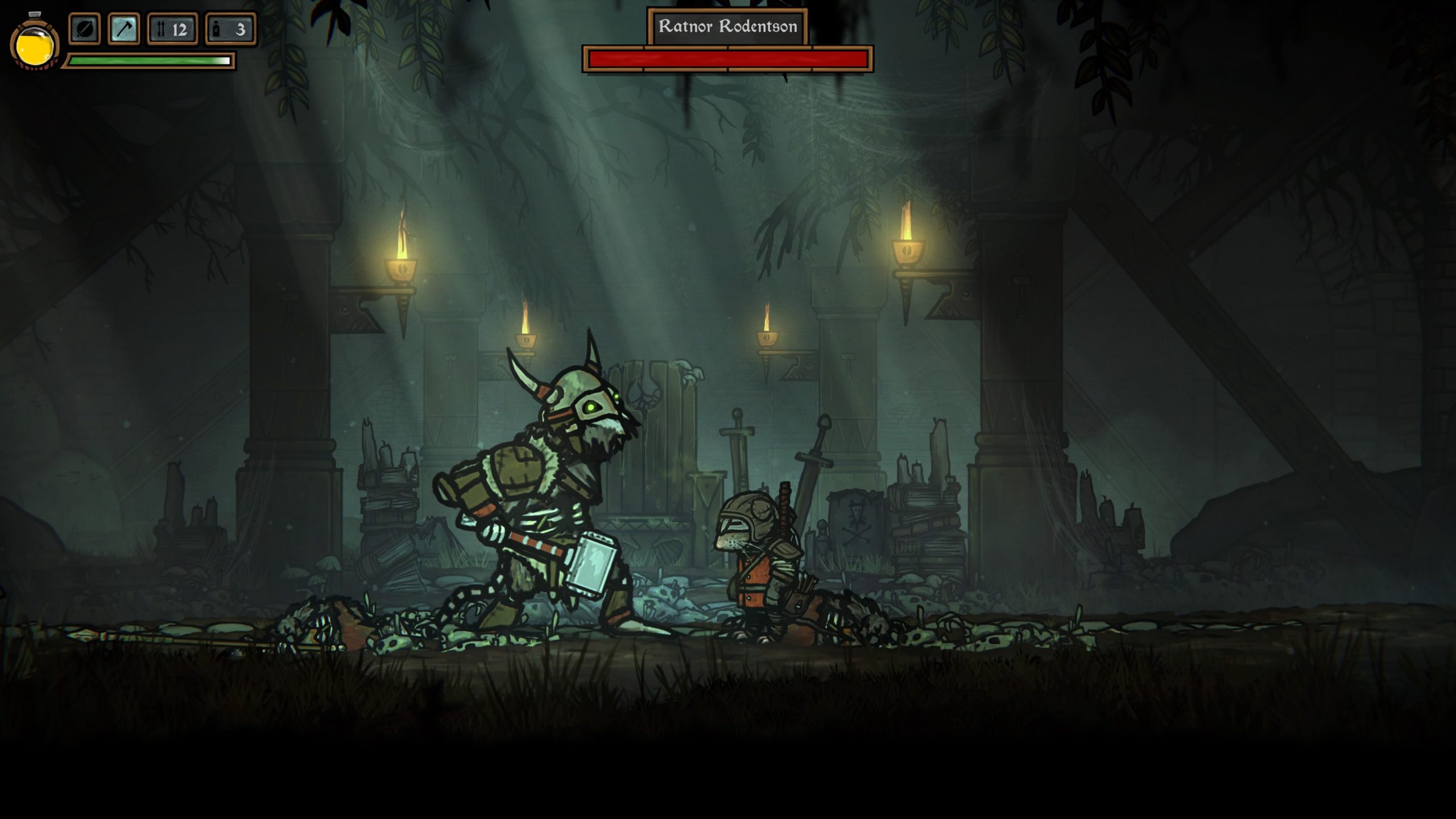
Task: Click Ratnor Rodentson's red boss health bar
Action: 727,57
